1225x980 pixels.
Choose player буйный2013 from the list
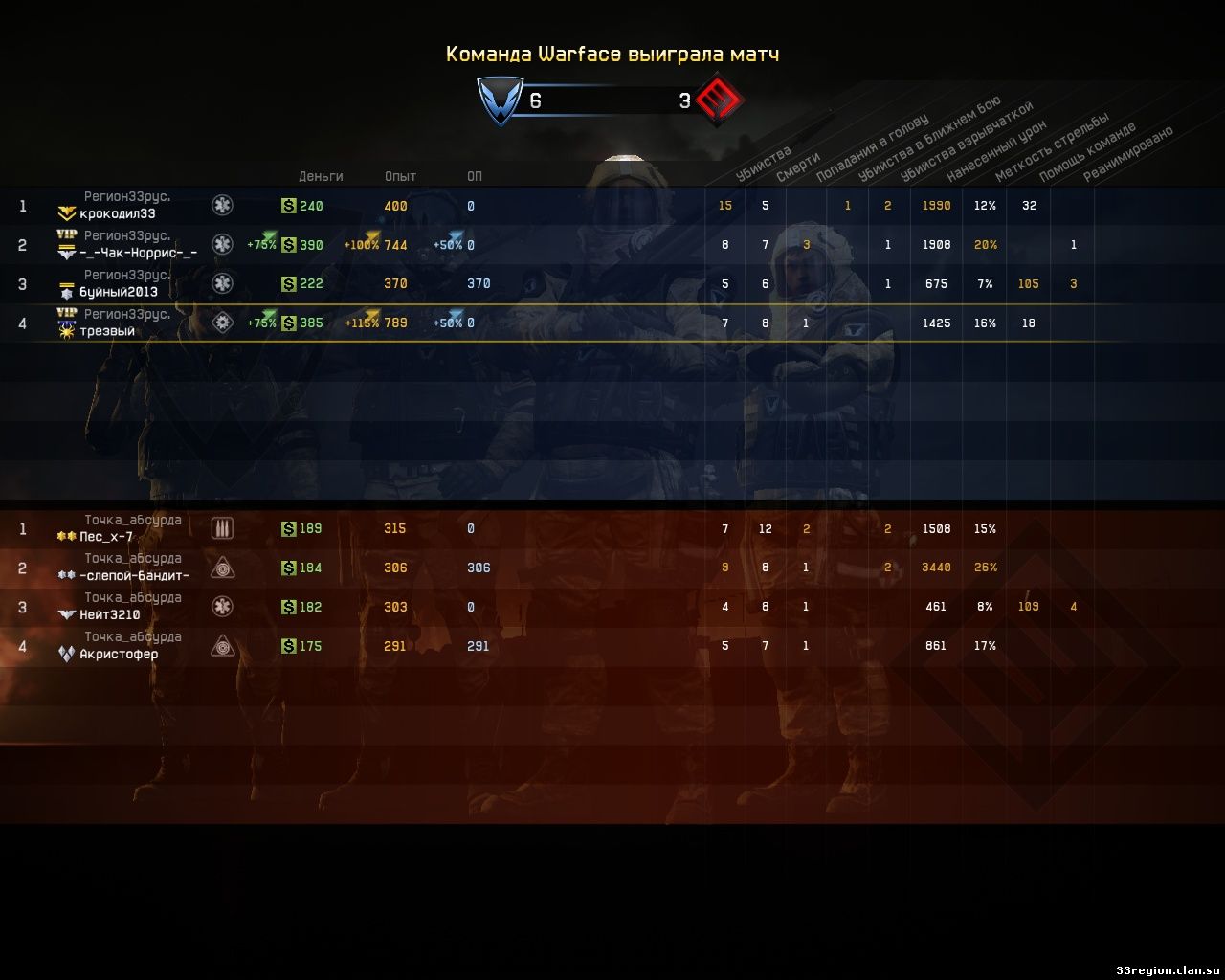point(119,292)
